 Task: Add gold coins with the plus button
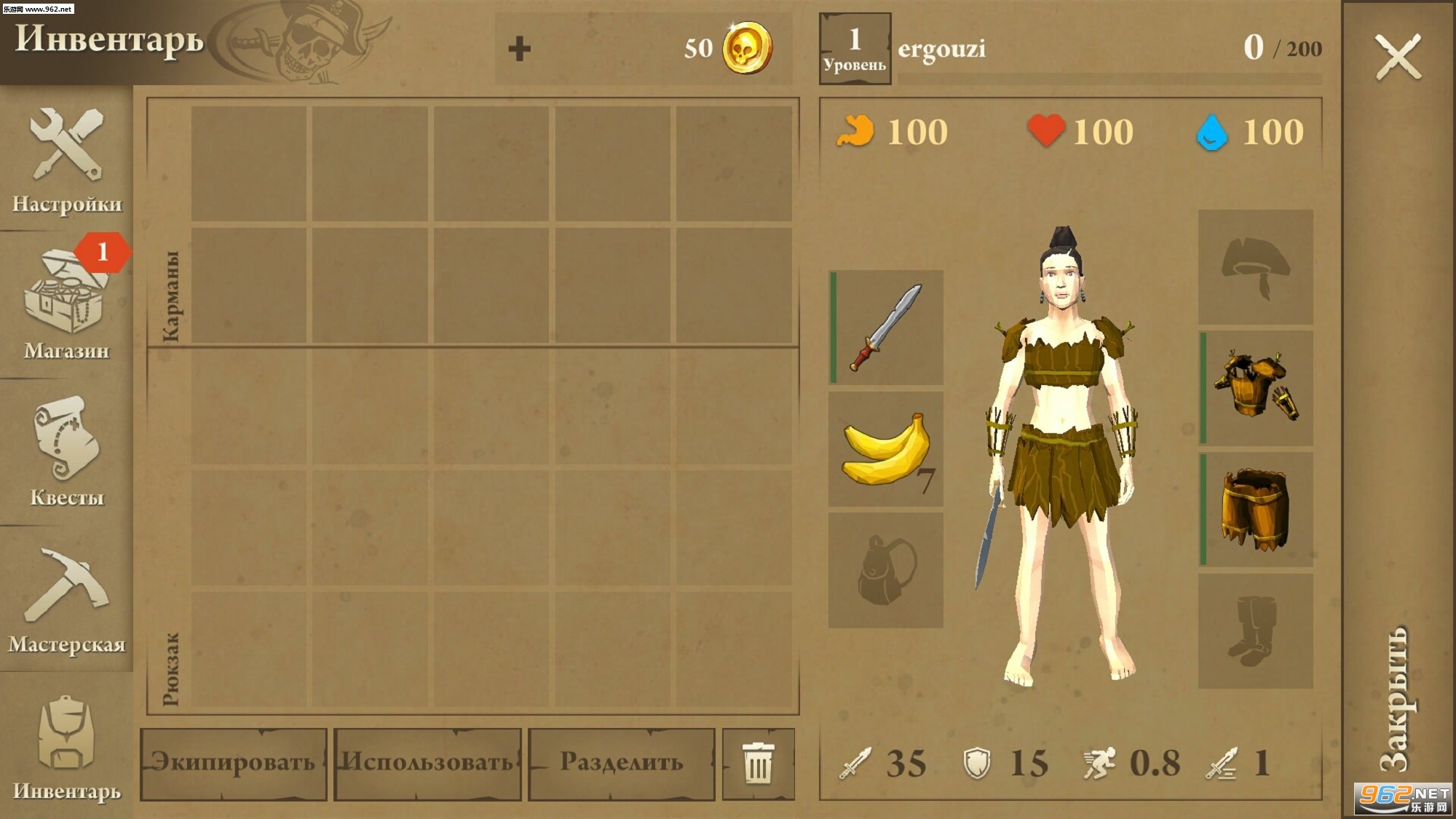click(519, 49)
